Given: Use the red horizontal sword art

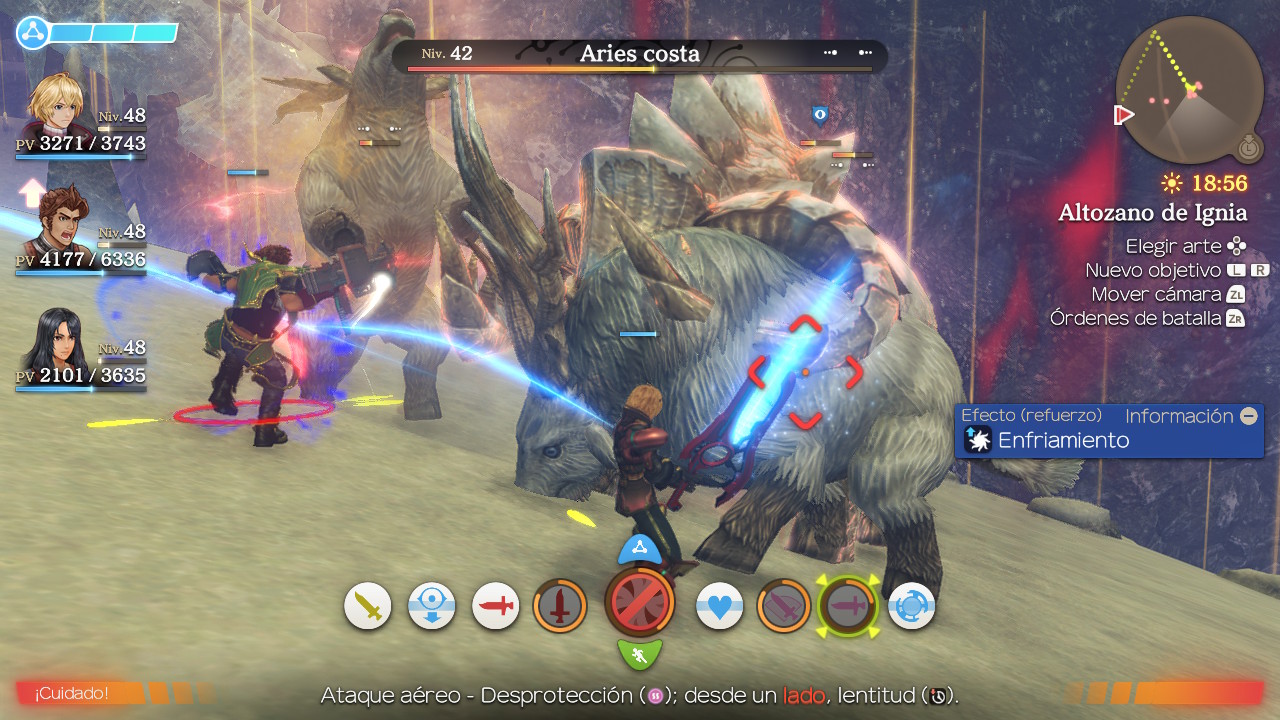Looking at the screenshot, I should point(496,606).
